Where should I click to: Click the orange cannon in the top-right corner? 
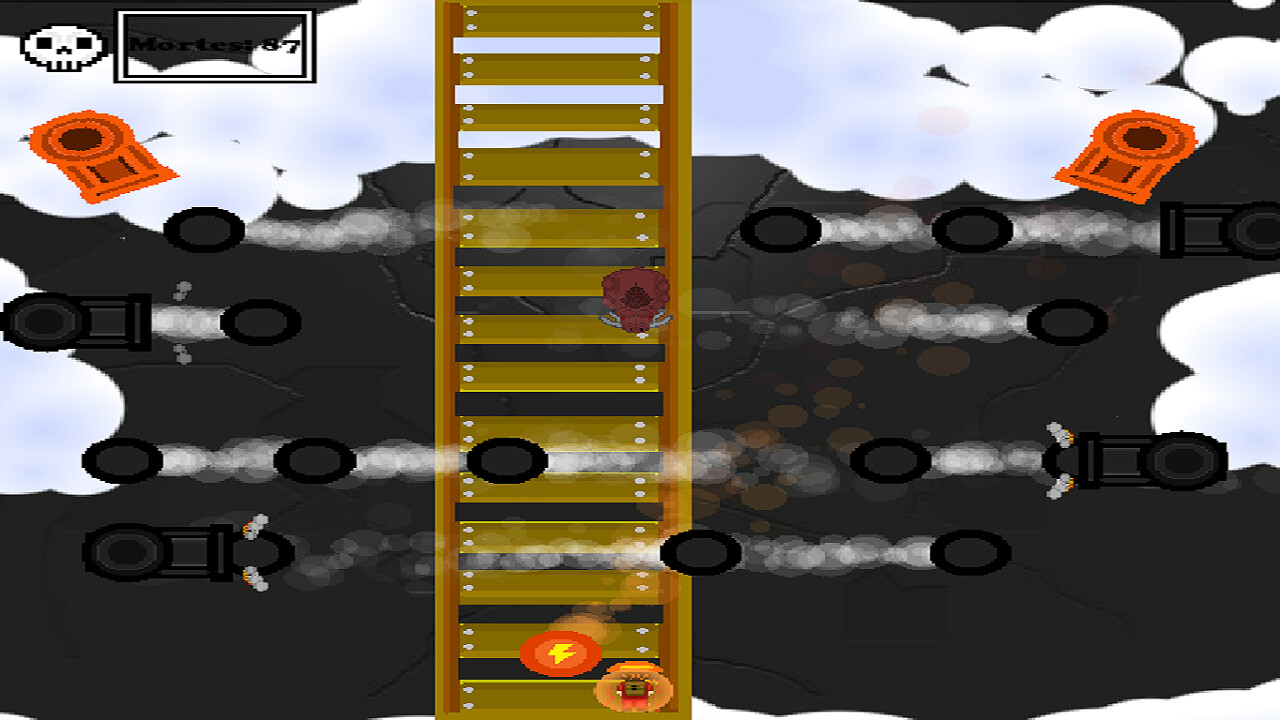pyautogui.click(x=1140, y=155)
